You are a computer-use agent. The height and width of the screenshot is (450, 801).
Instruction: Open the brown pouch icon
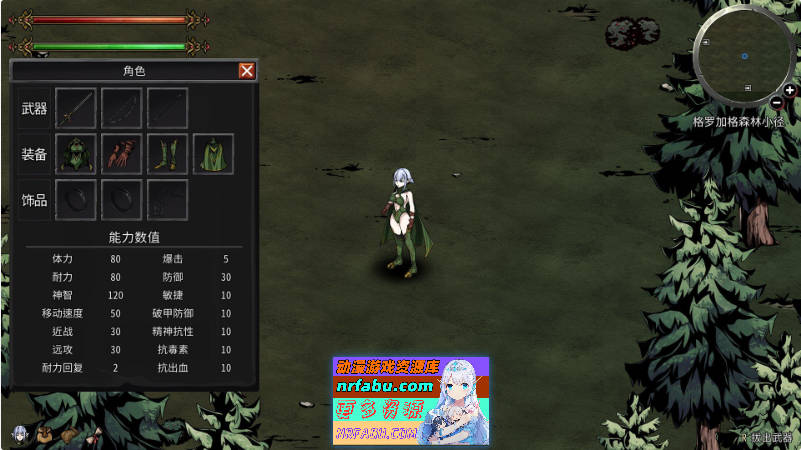(69, 435)
